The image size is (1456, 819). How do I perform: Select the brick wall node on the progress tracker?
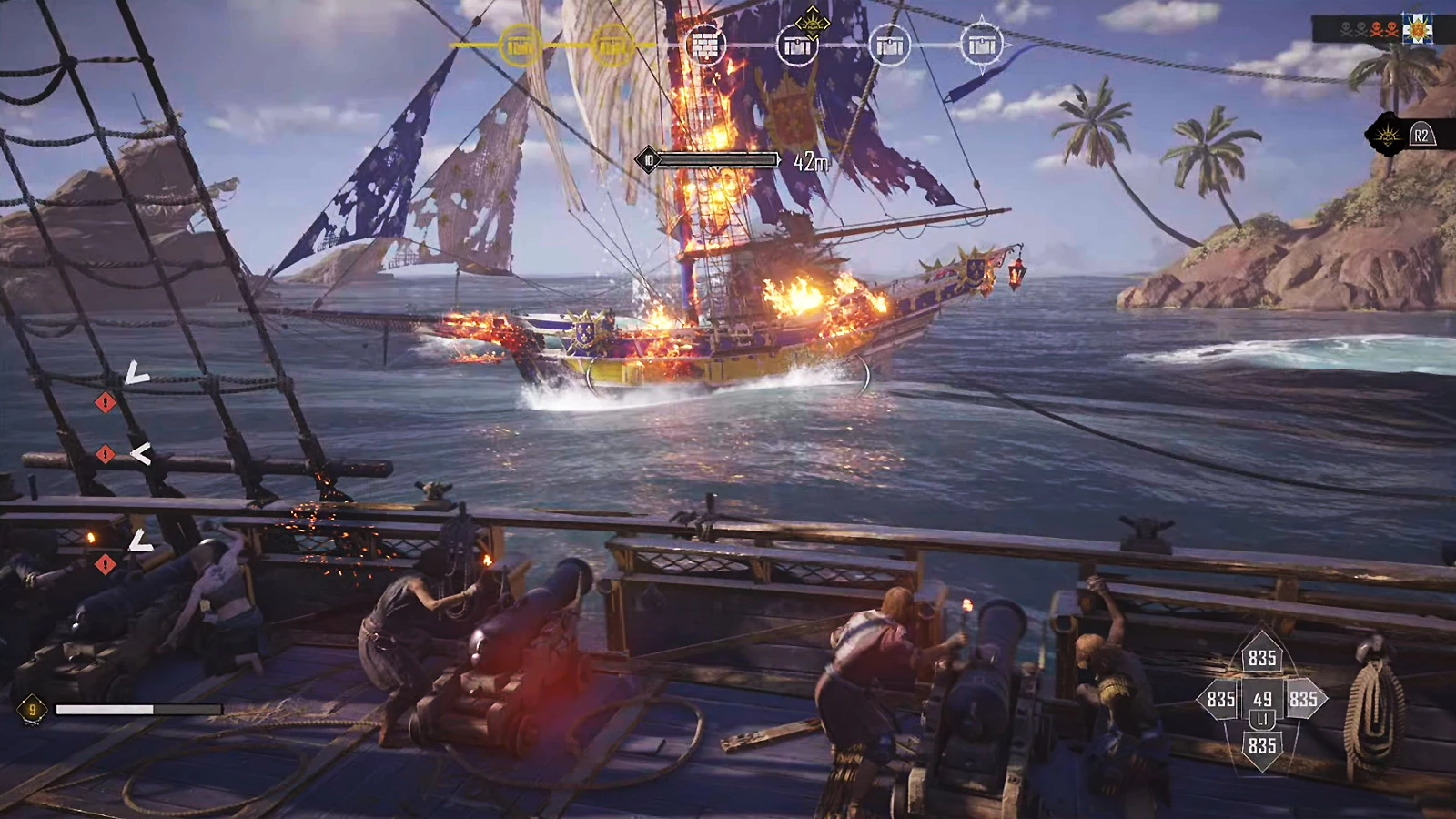(704, 45)
